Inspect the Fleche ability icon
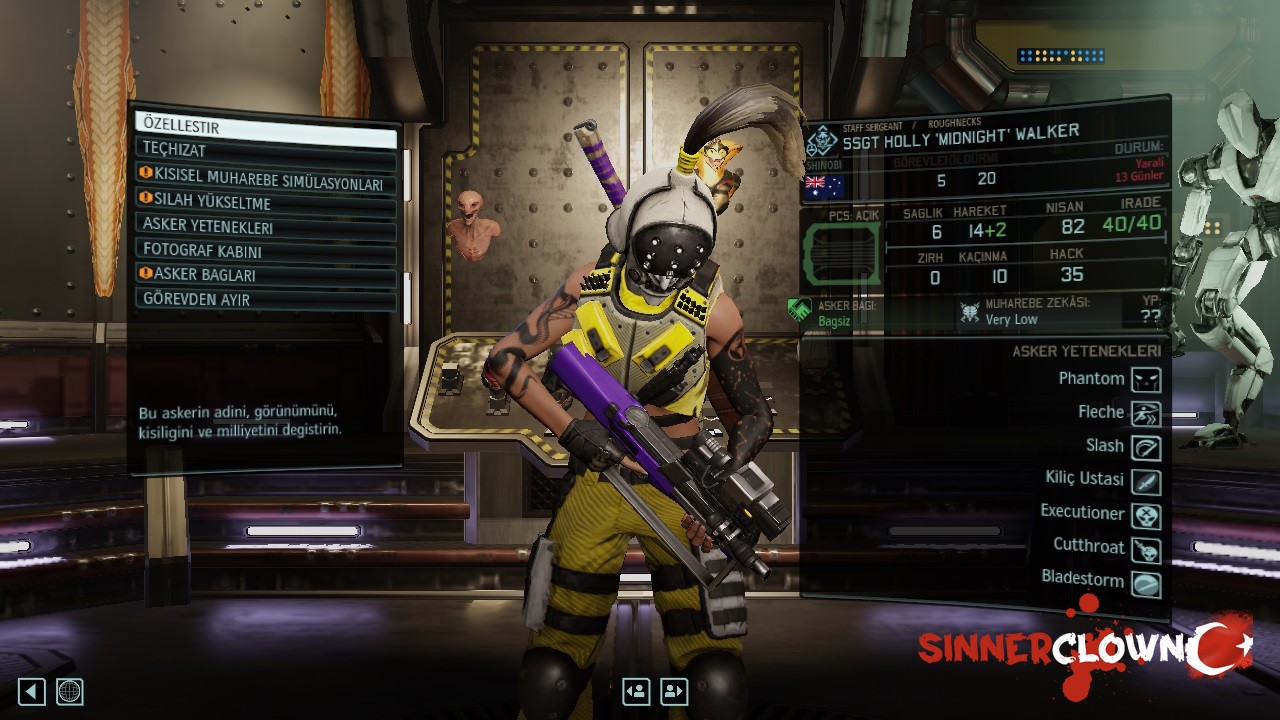Screen dimensions: 1280x720 pyautogui.click(x=1146, y=413)
